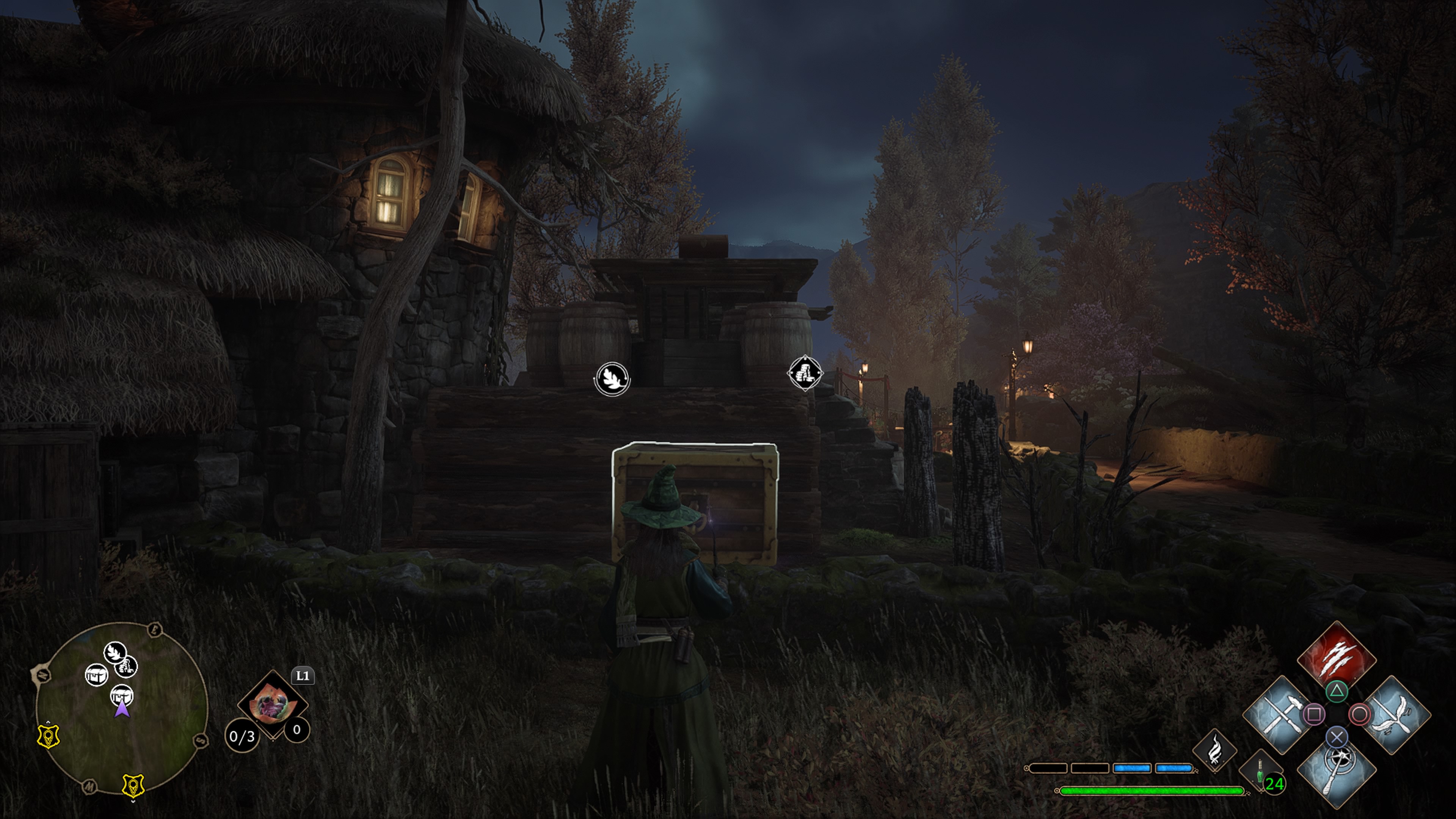
Task: Select the chest marker touching the player arrow
Action: 121,693
